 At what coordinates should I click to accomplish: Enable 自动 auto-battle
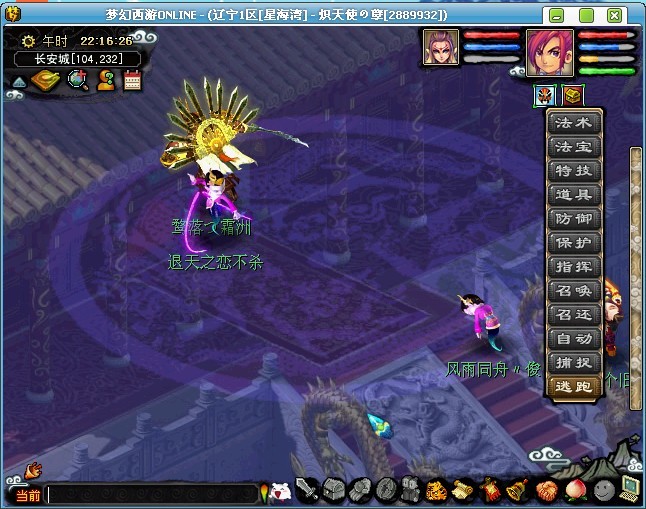[574, 339]
